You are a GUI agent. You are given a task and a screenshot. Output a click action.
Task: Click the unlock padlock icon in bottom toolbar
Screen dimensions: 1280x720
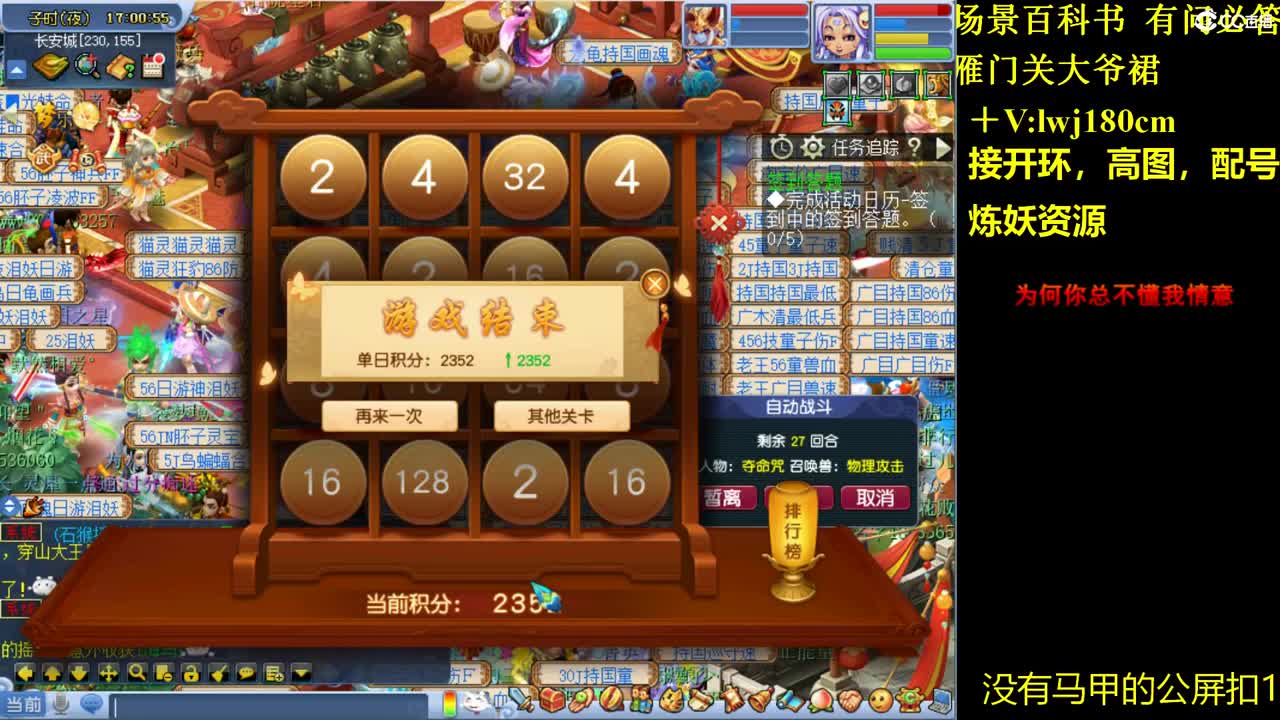(191, 672)
